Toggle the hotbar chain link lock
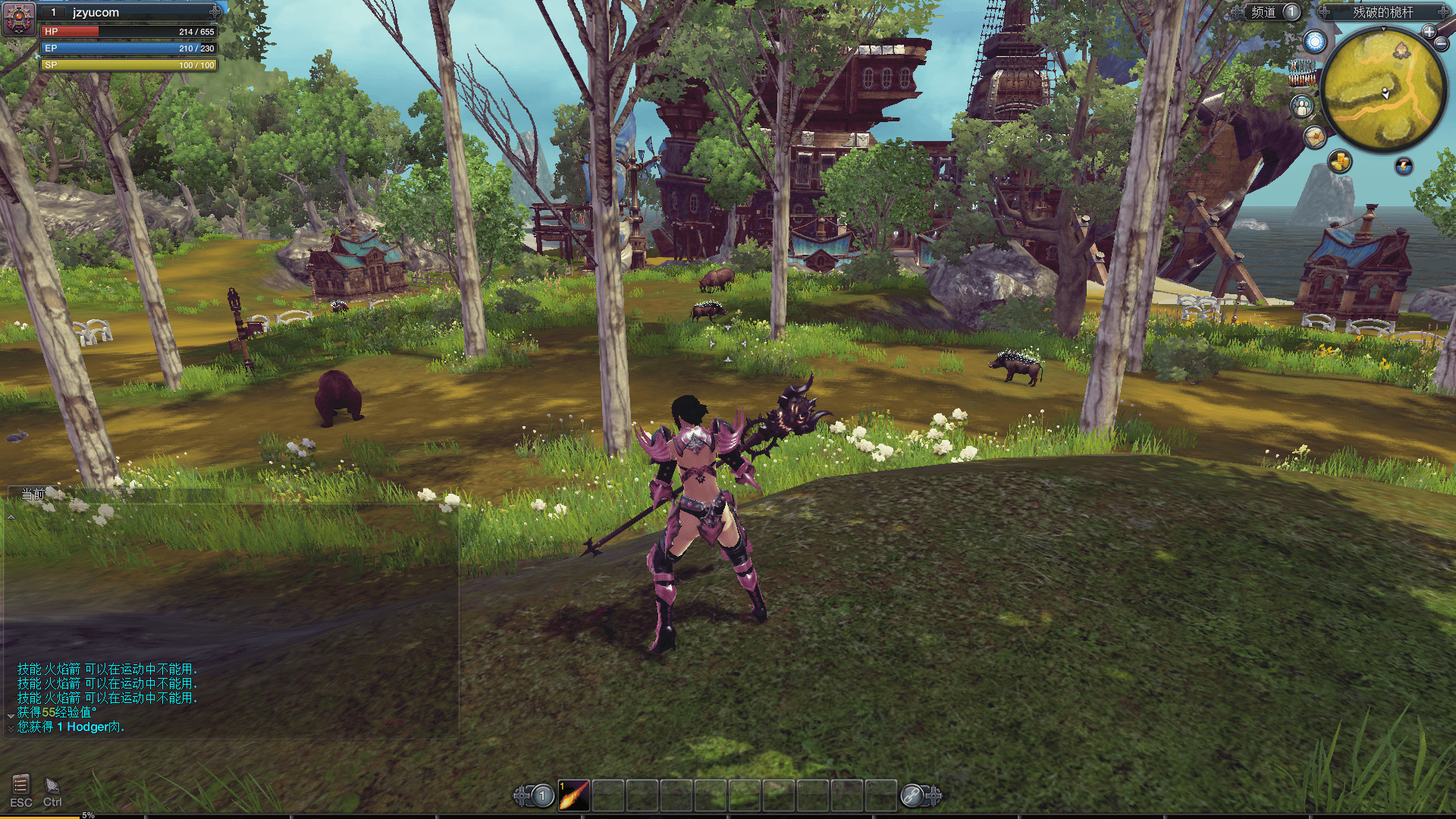Viewport: 1456px width, 819px height. (x=912, y=795)
